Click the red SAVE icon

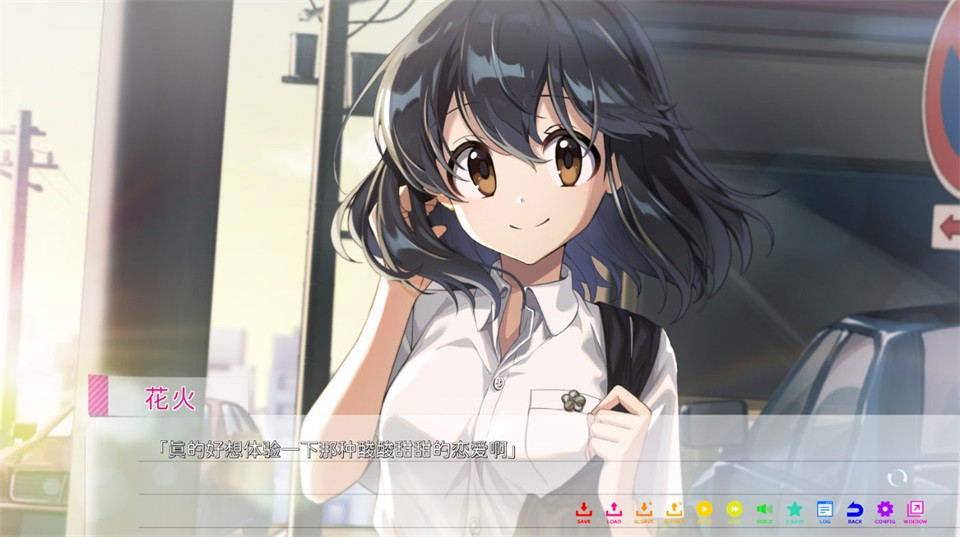pyautogui.click(x=584, y=510)
